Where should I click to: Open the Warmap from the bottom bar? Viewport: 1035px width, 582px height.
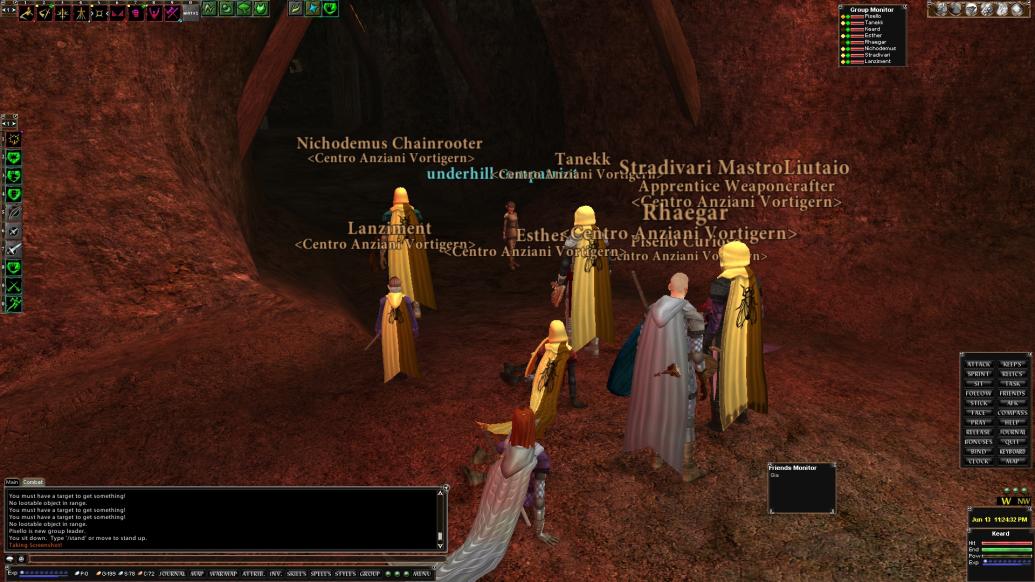click(x=223, y=574)
